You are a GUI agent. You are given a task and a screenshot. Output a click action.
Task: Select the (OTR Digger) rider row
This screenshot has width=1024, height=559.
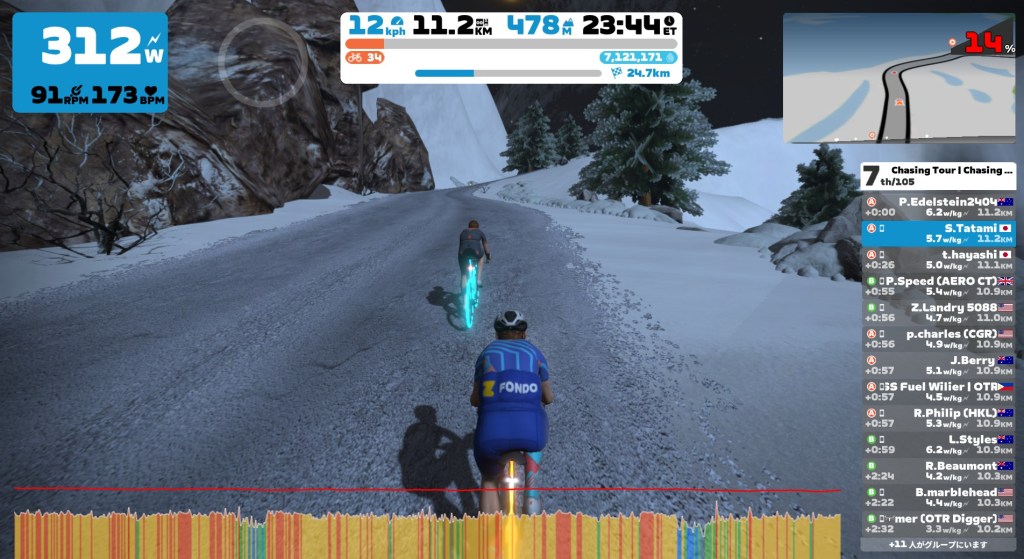pyautogui.click(x=939, y=523)
